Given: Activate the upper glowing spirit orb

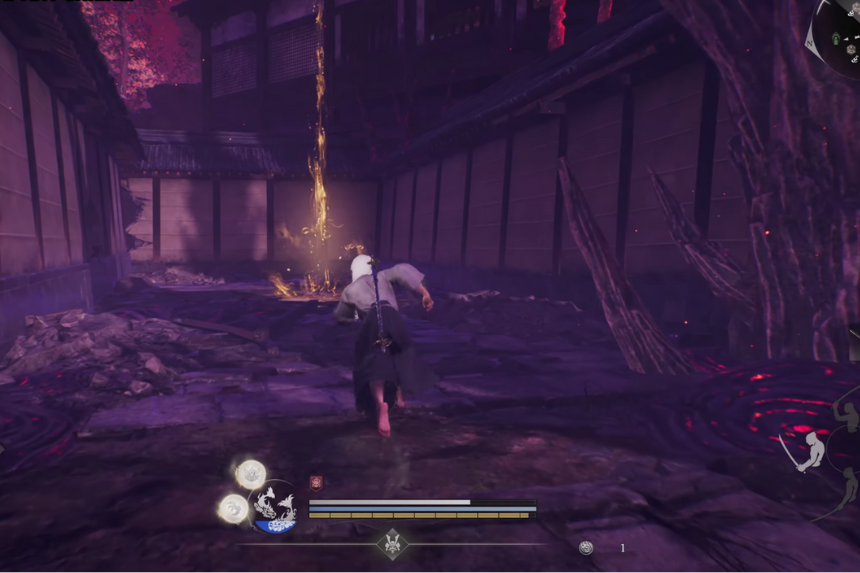Looking at the screenshot, I should [250, 473].
